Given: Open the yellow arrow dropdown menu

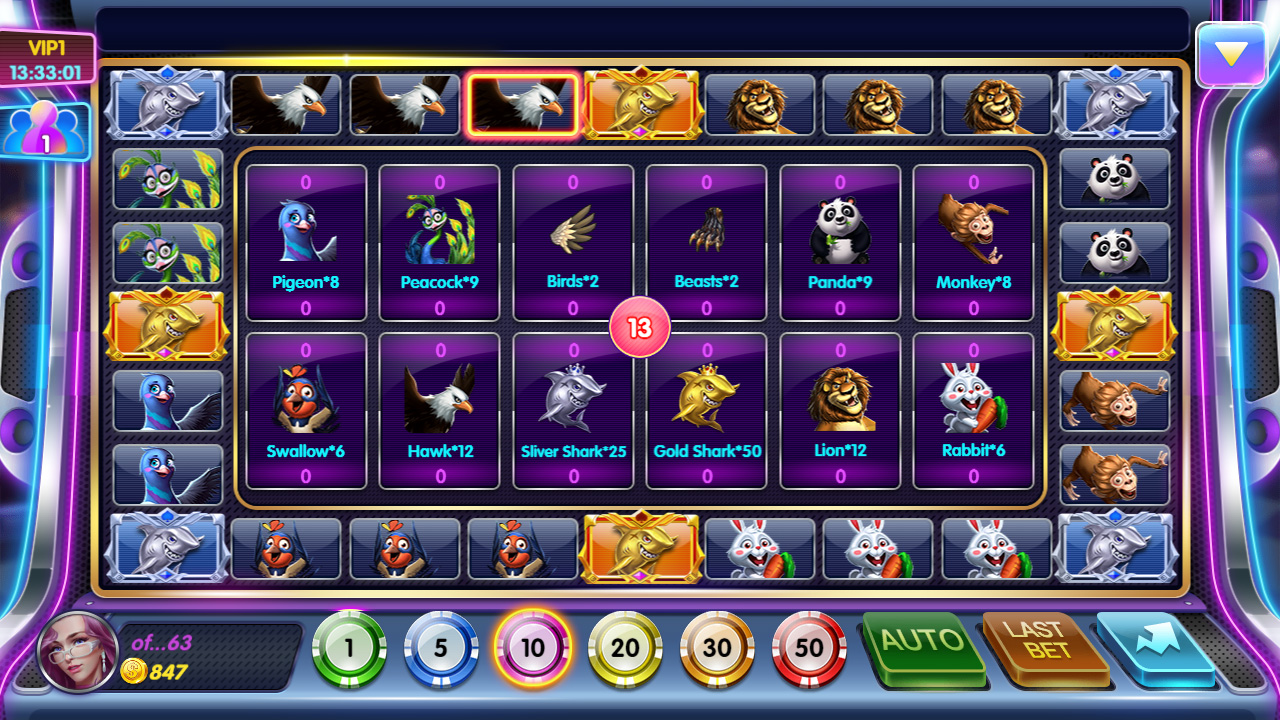Looking at the screenshot, I should 1231,55.
